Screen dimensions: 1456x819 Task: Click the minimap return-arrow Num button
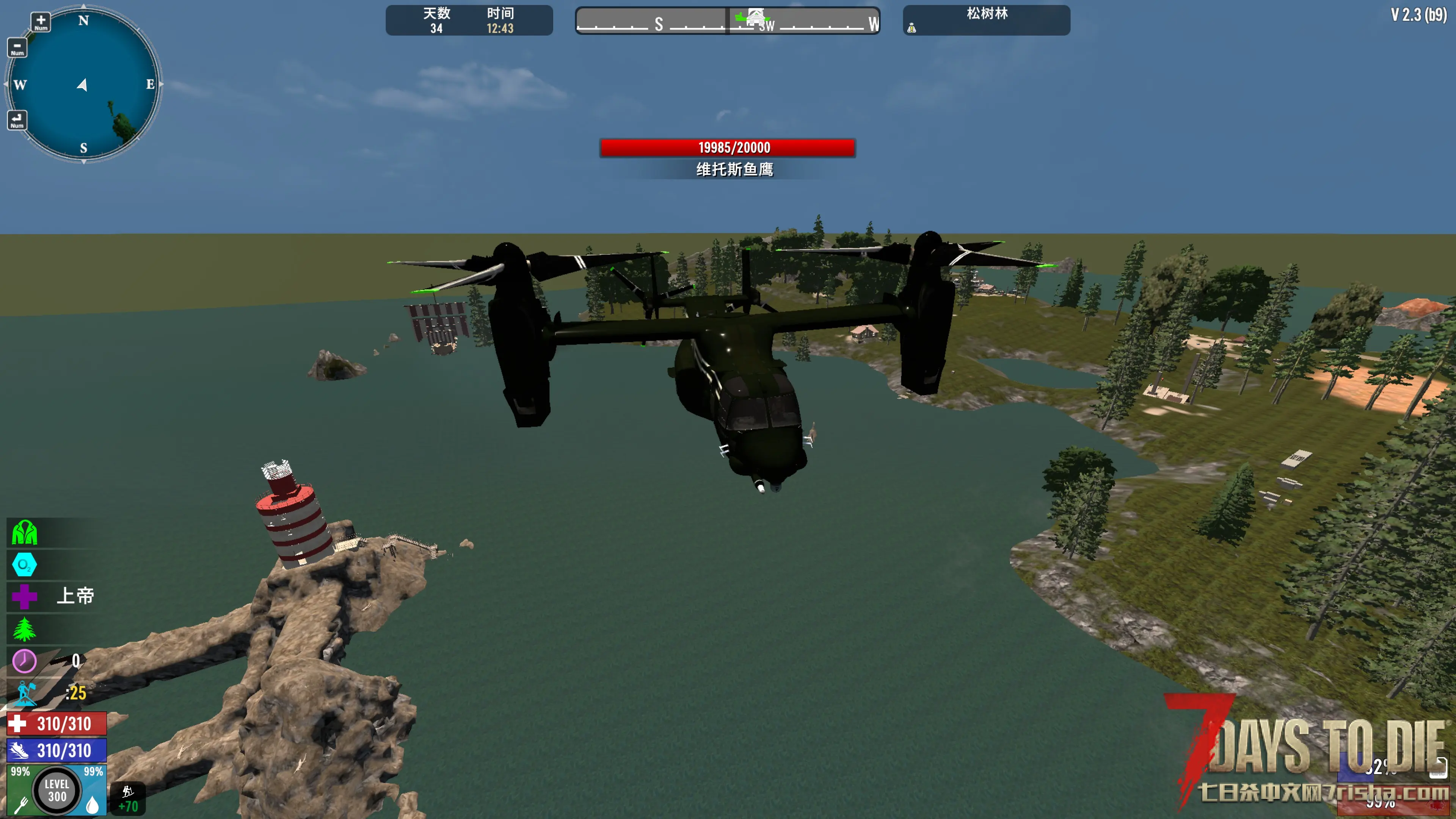pyautogui.click(x=17, y=120)
